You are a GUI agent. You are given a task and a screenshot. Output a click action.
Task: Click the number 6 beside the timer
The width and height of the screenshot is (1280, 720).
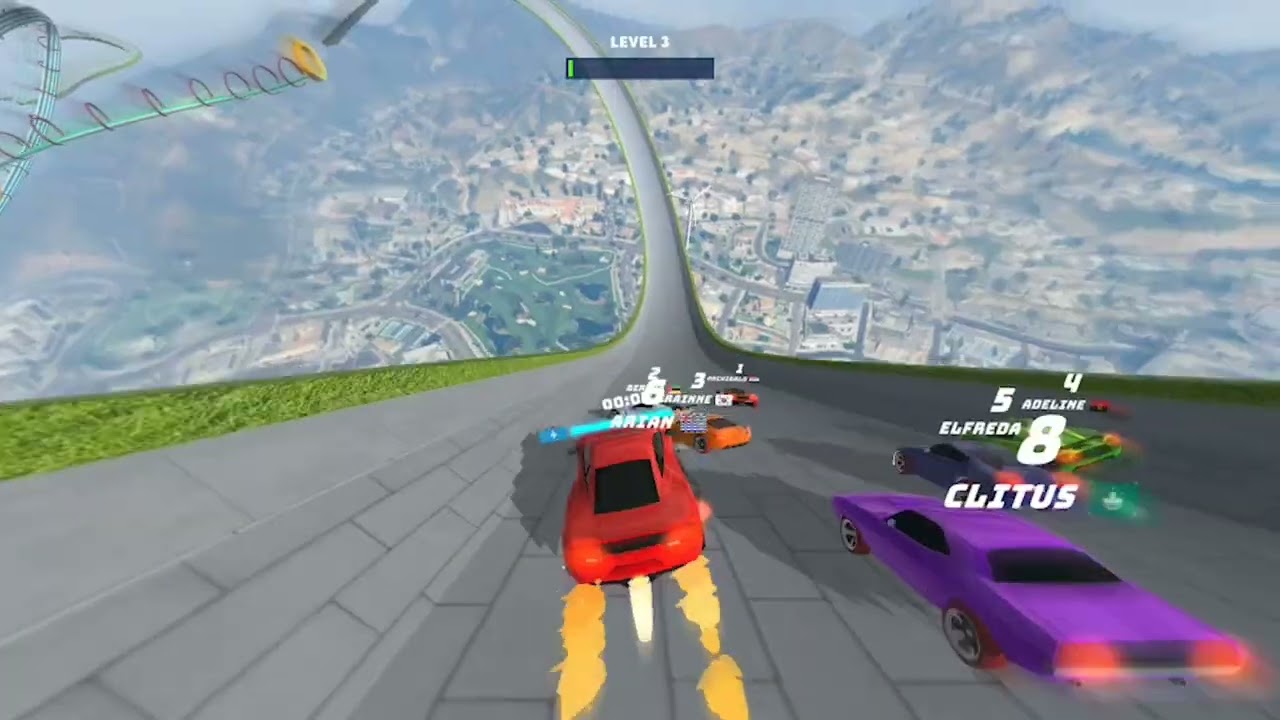pos(653,392)
